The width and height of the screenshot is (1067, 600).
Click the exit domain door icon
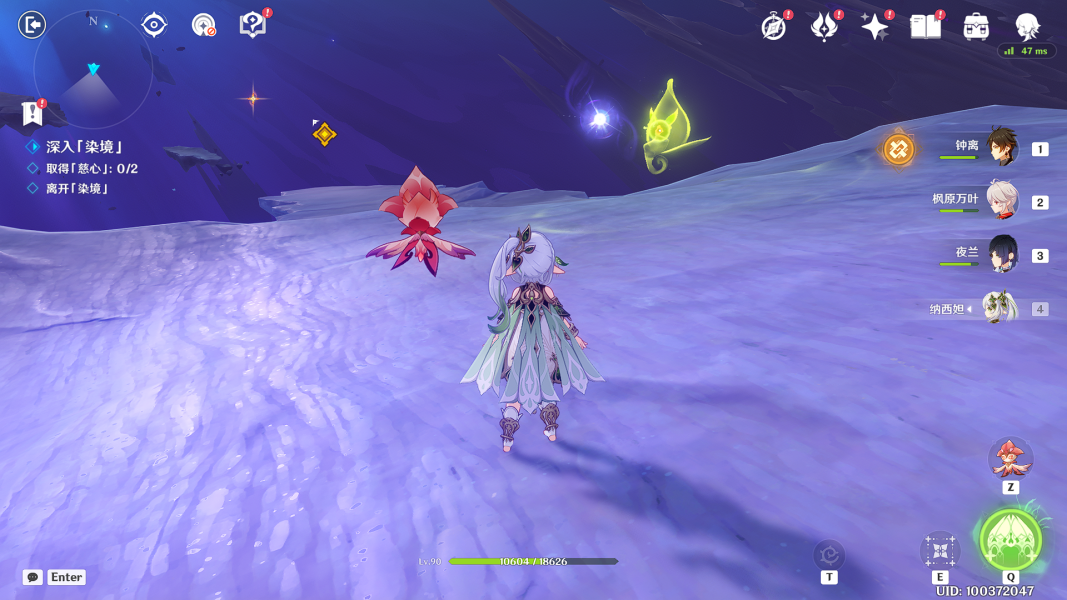32,24
